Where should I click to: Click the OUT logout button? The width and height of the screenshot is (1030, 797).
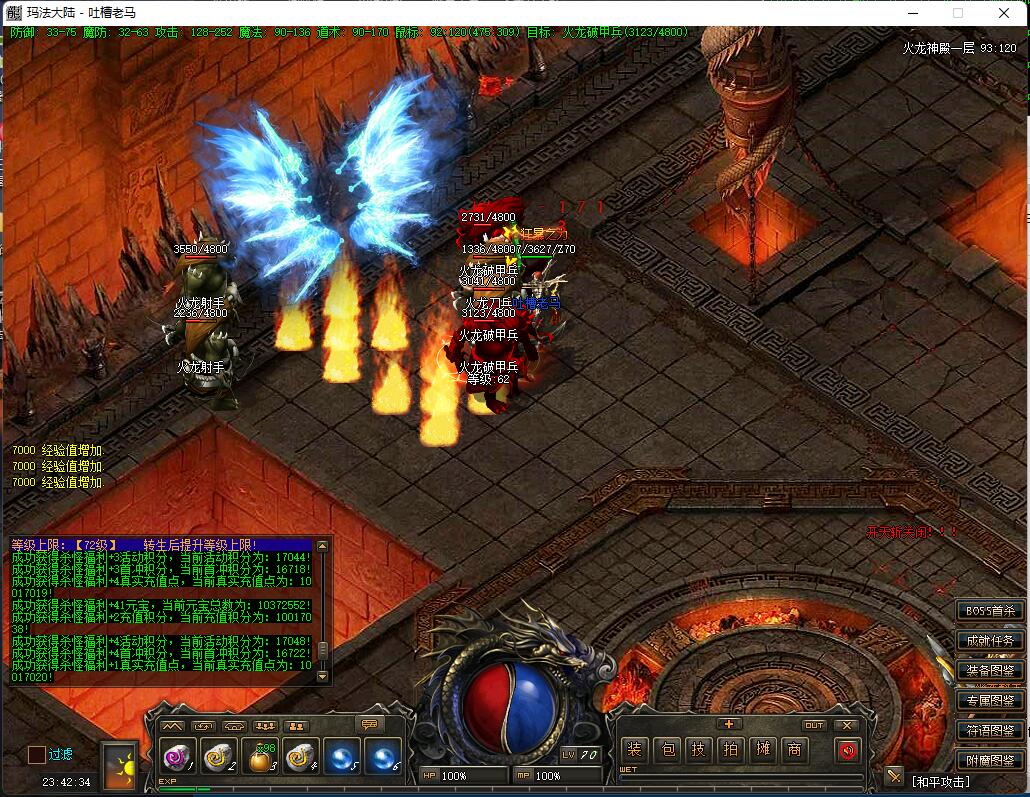[815, 725]
